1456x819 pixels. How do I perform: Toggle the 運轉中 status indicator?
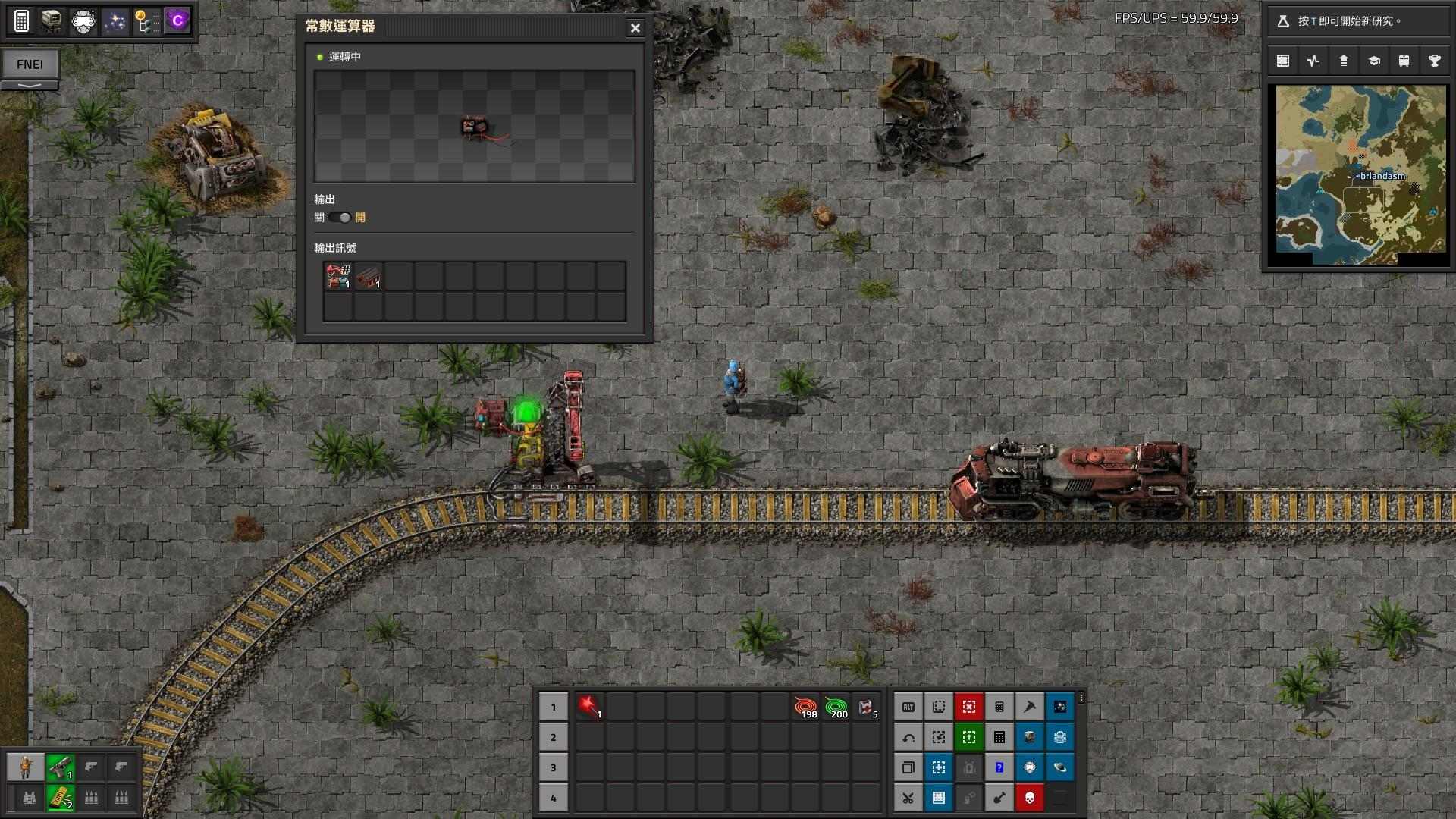[x=318, y=55]
